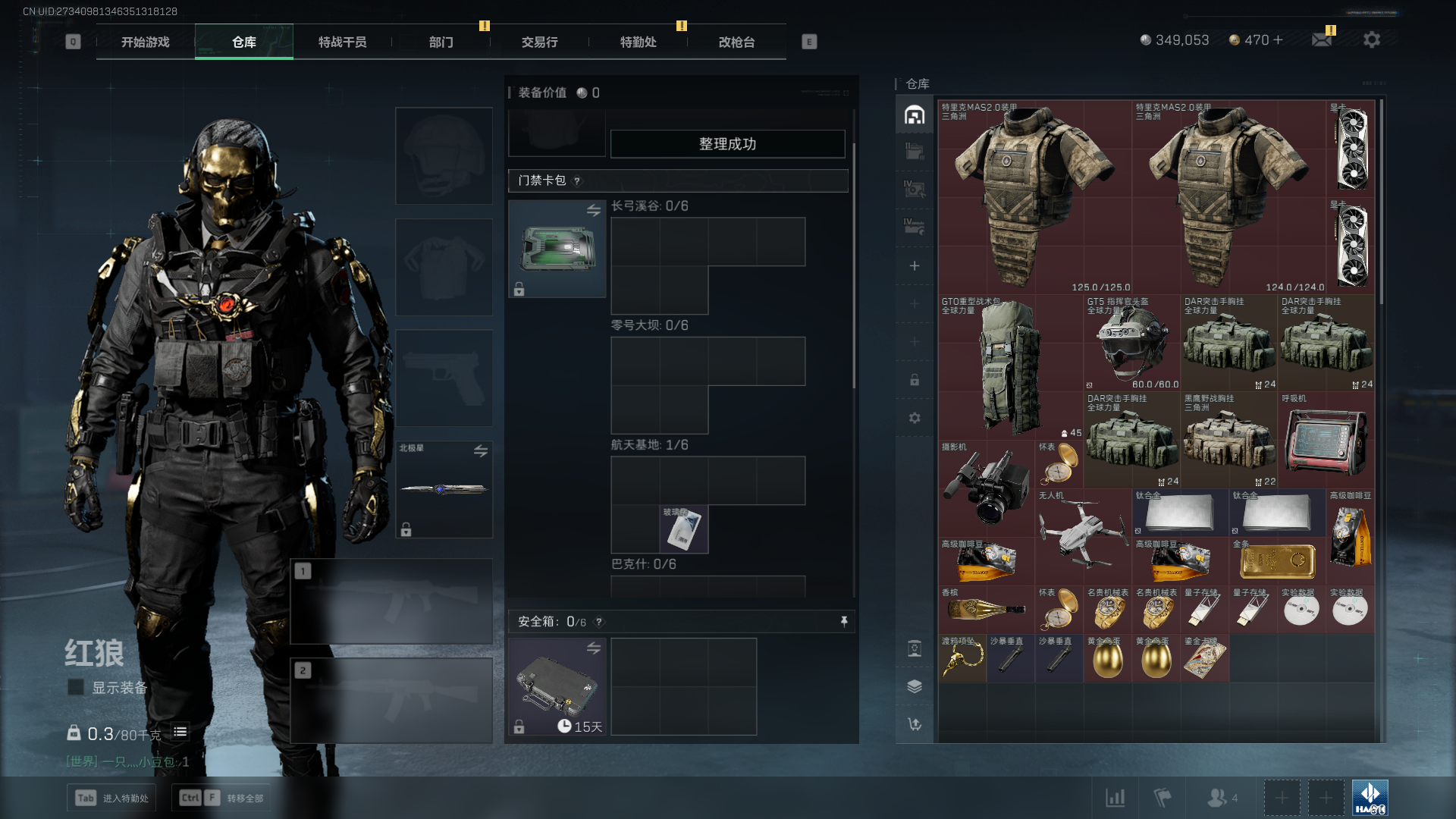The image size is (1456, 819).
Task: Choose the 金条 gold bar item
Action: pyautogui.click(x=1277, y=561)
